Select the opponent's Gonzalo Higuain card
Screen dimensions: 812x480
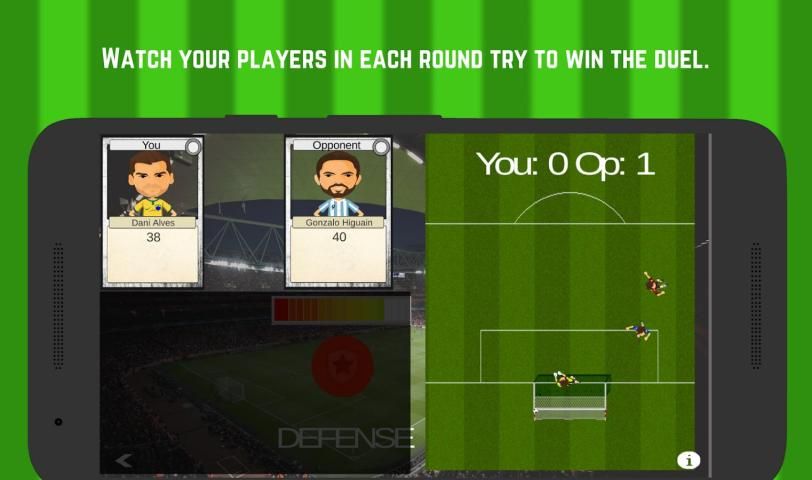click(338, 211)
